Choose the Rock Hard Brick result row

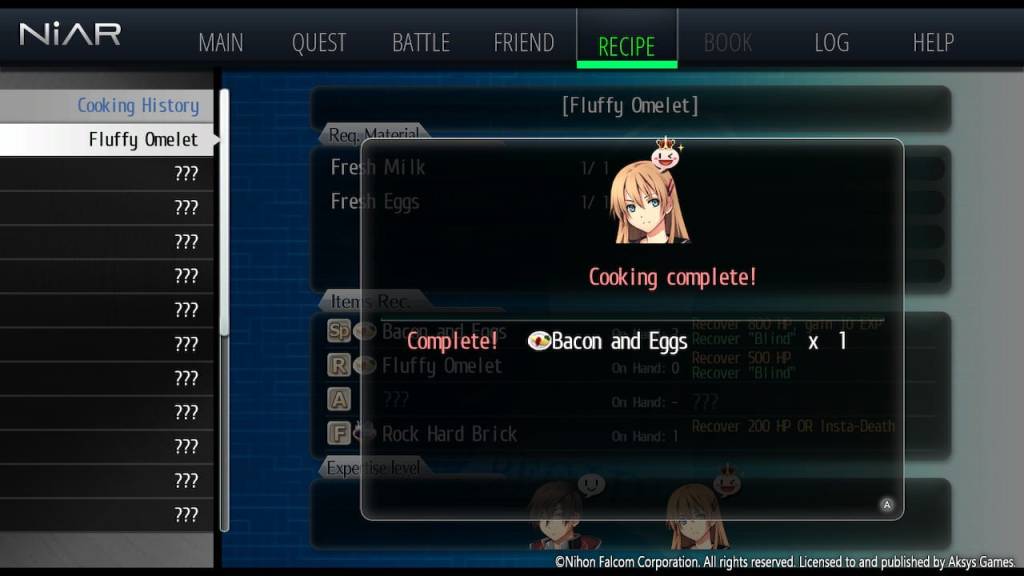449,434
